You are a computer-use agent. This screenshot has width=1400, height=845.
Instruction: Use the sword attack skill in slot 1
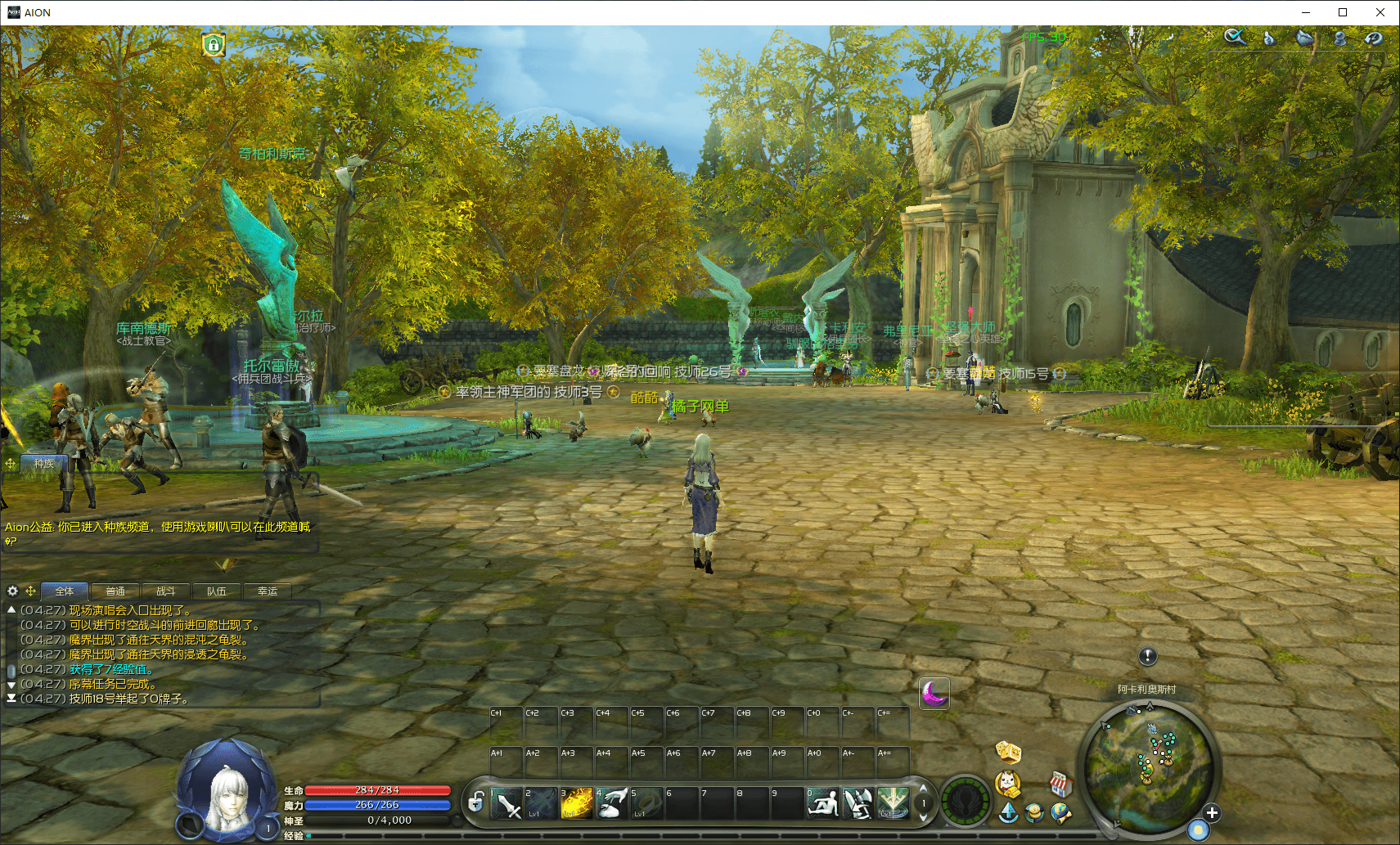pyautogui.click(x=506, y=803)
